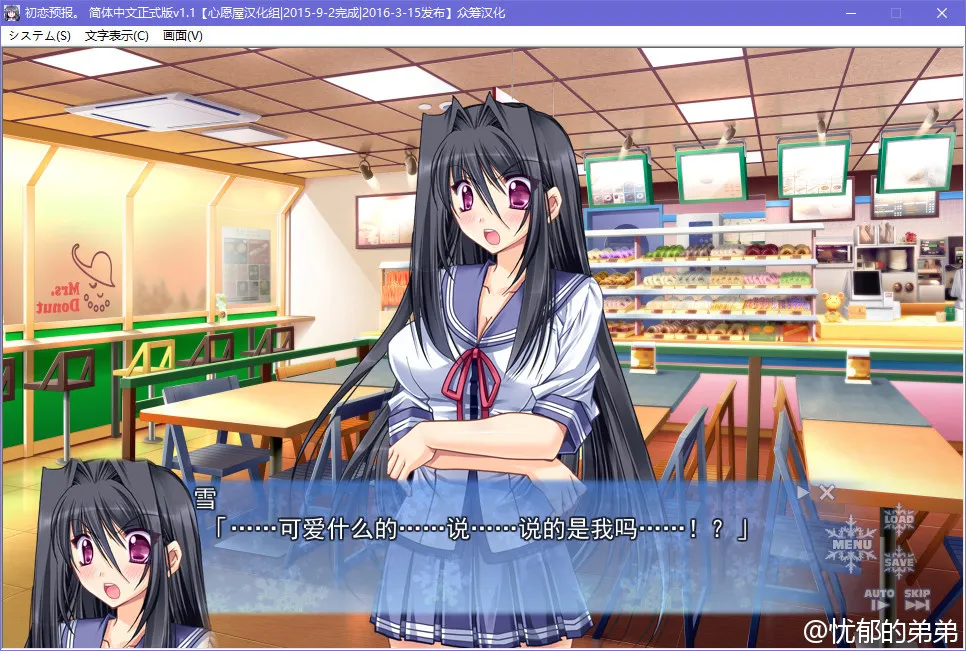Open the 画面(V) menu

click(x=183, y=35)
